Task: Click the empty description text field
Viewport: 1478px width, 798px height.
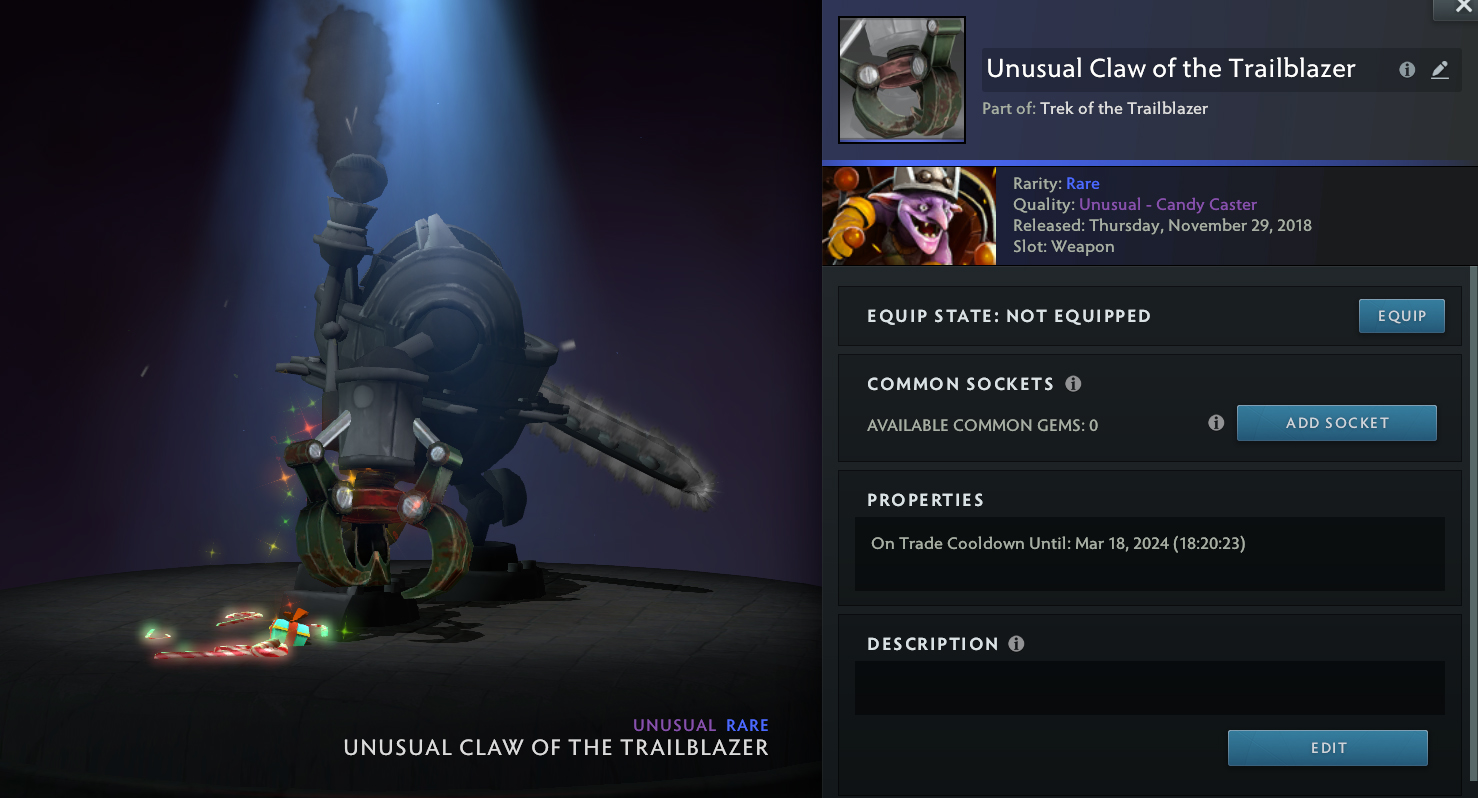Action: 1149,688
